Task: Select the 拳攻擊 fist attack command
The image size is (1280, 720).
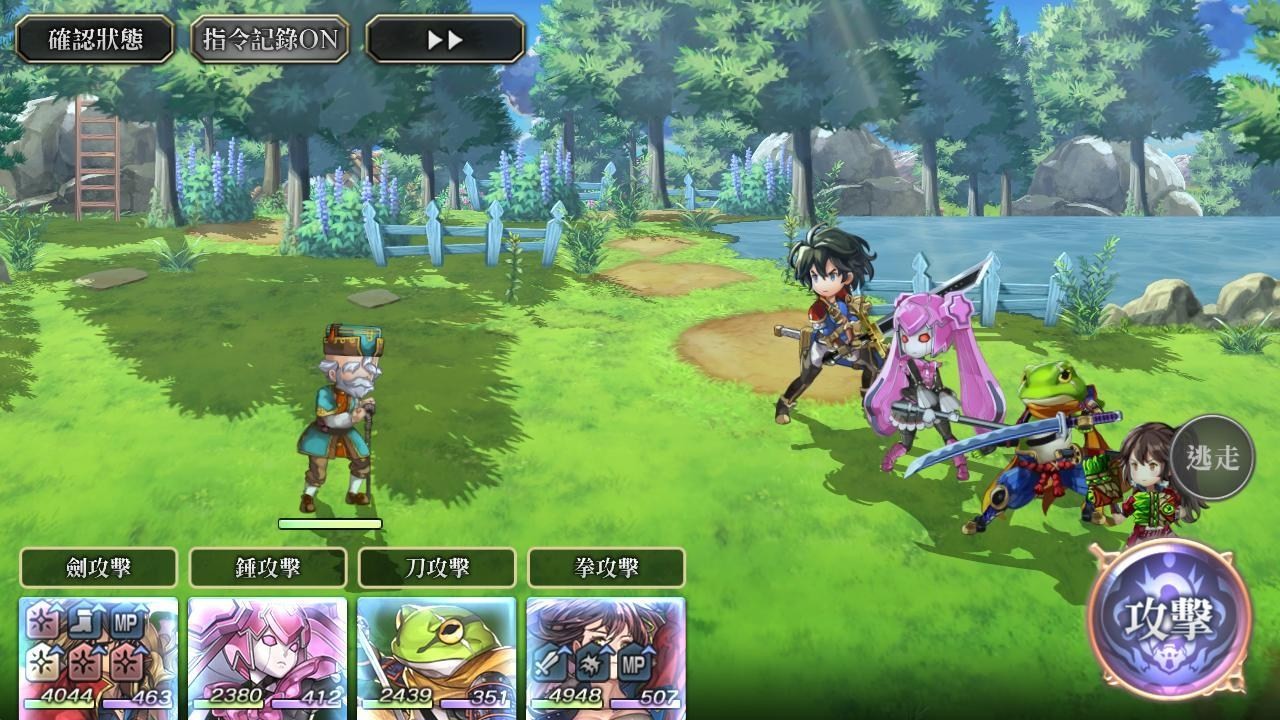Action: pos(606,568)
